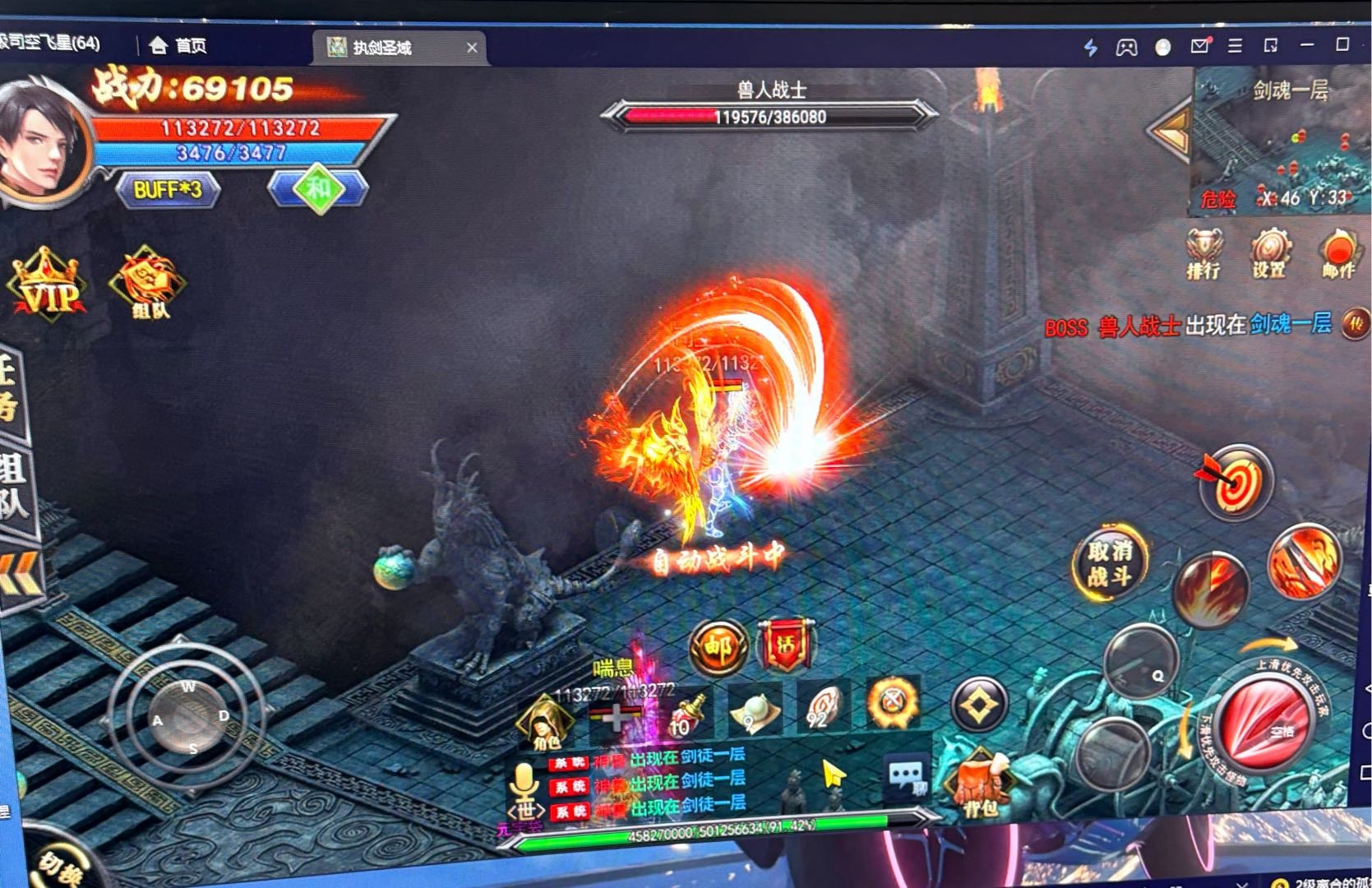This screenshot has height=888, width=1372.
Task: Open the 角色 character sheet
Action: 545,723
